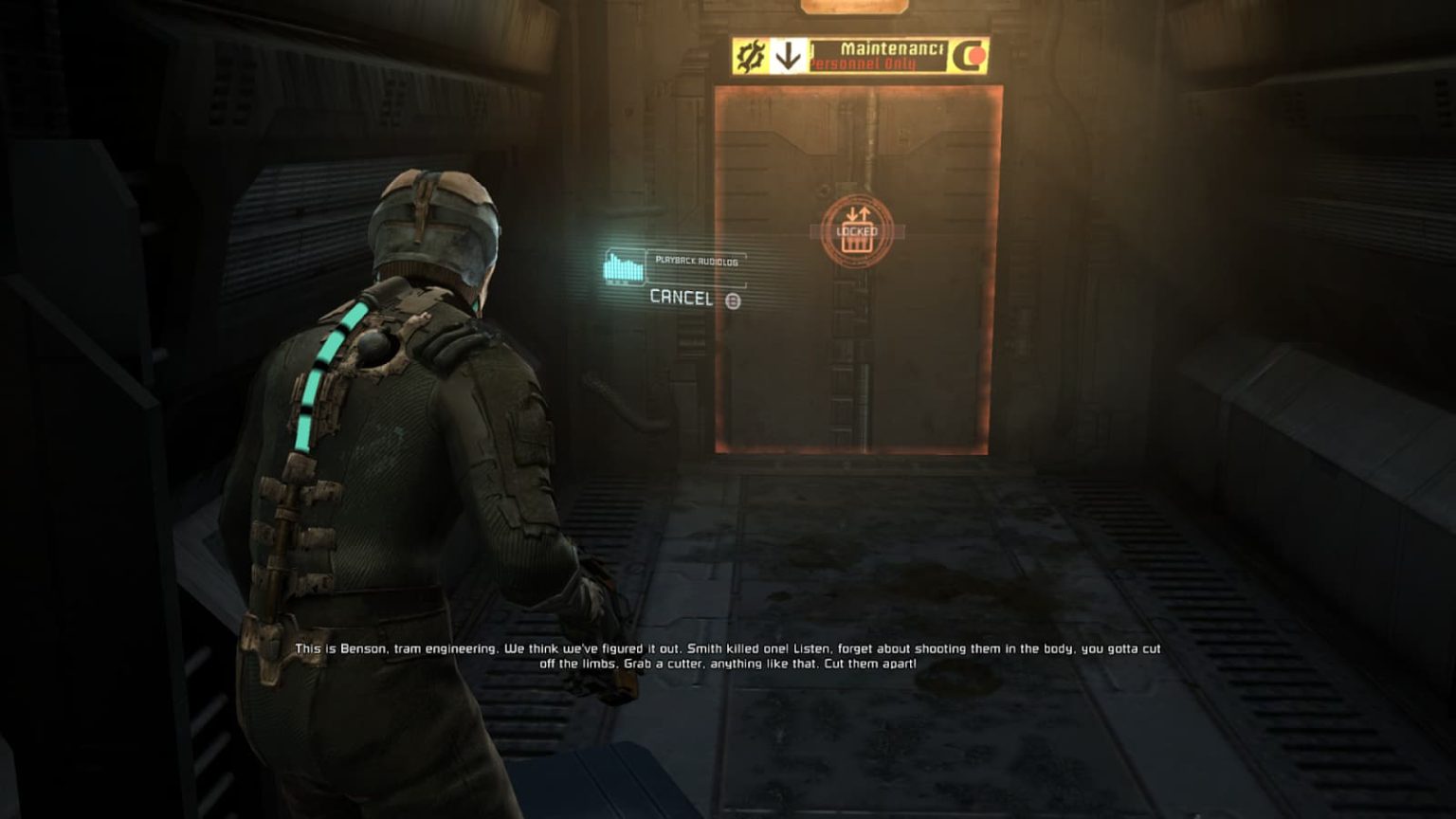Select the circular B button prompt icon
Screen dimensions: 1456x819
click(x=733, y=300)
